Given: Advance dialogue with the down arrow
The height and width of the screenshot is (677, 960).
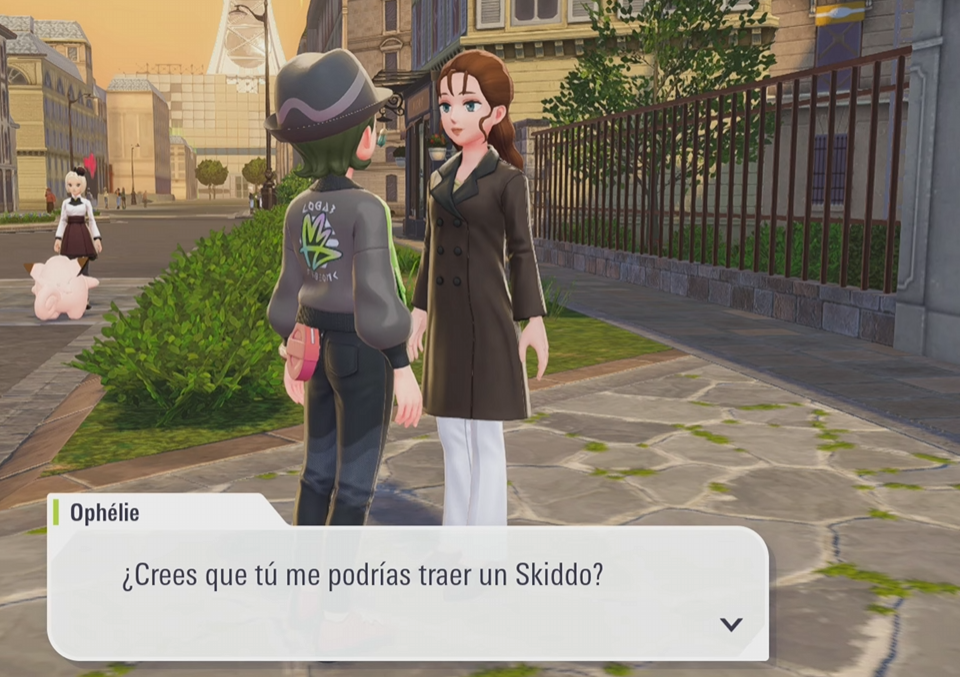Looking at the screenshot, I should click(x=731, y=624).
